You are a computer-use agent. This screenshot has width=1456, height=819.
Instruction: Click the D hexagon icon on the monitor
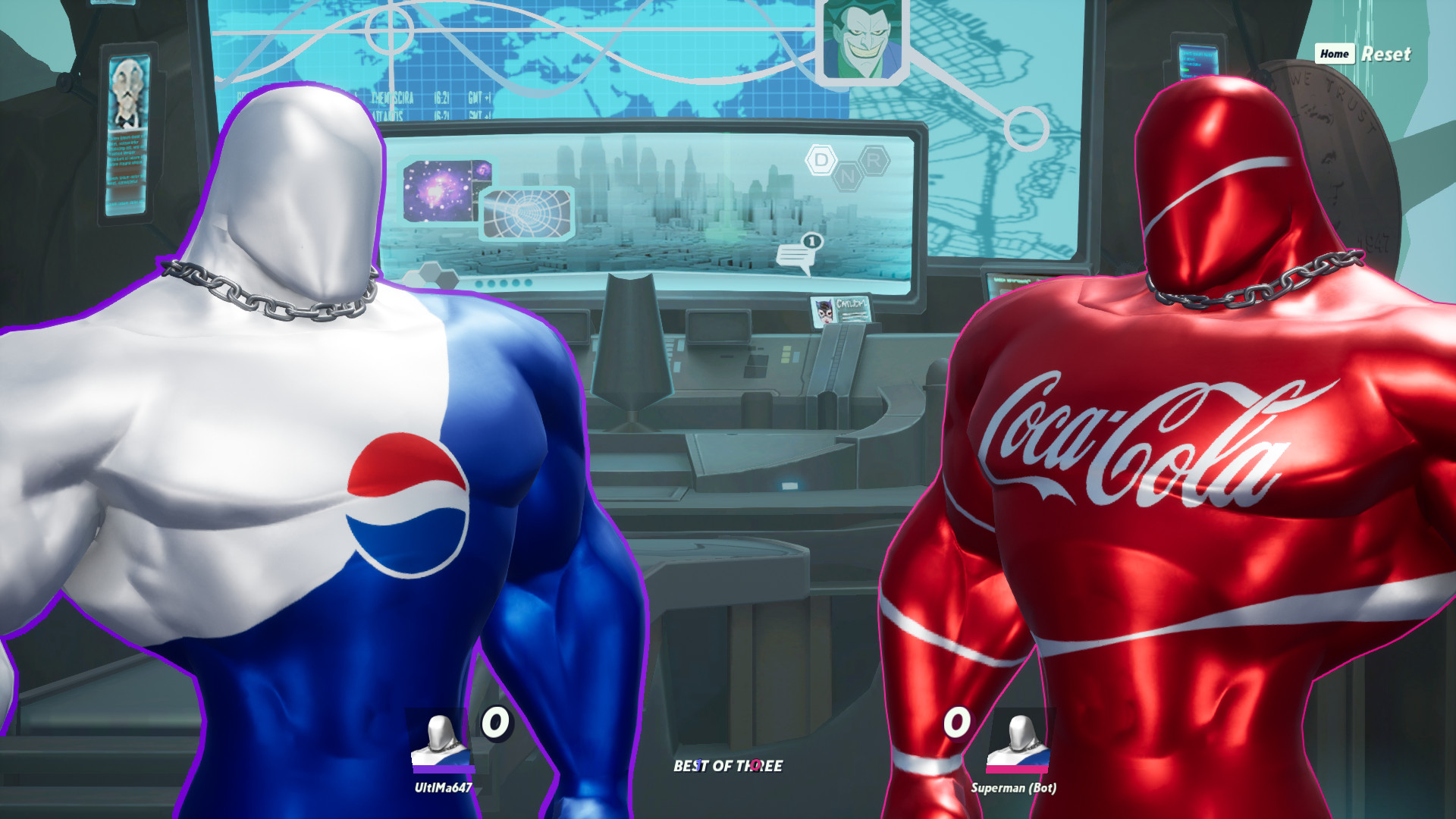coord(821,160)
